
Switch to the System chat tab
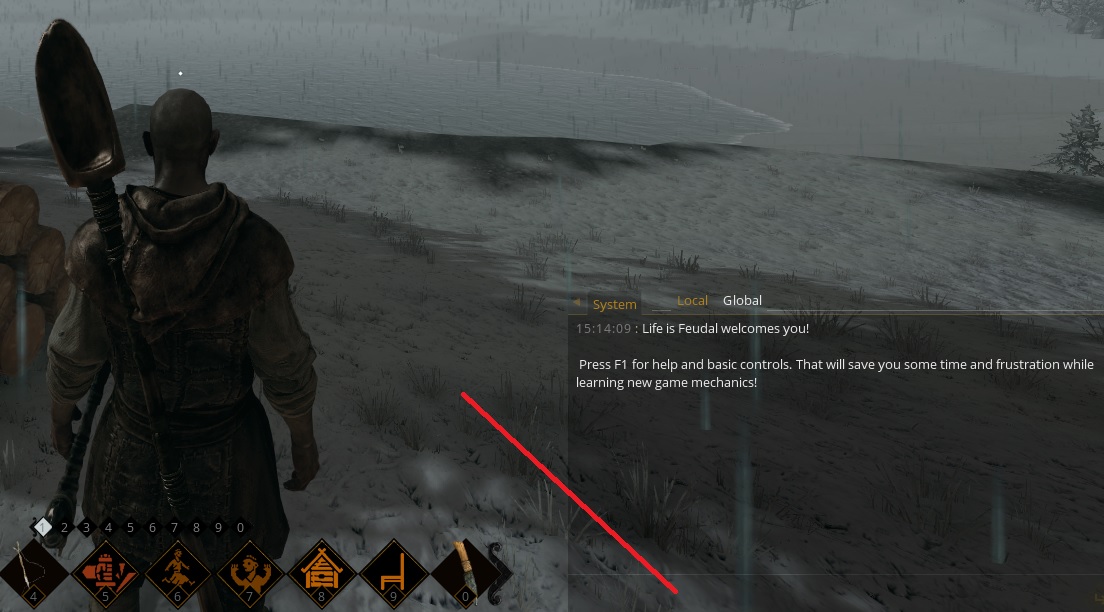click(x=614, y=304)
